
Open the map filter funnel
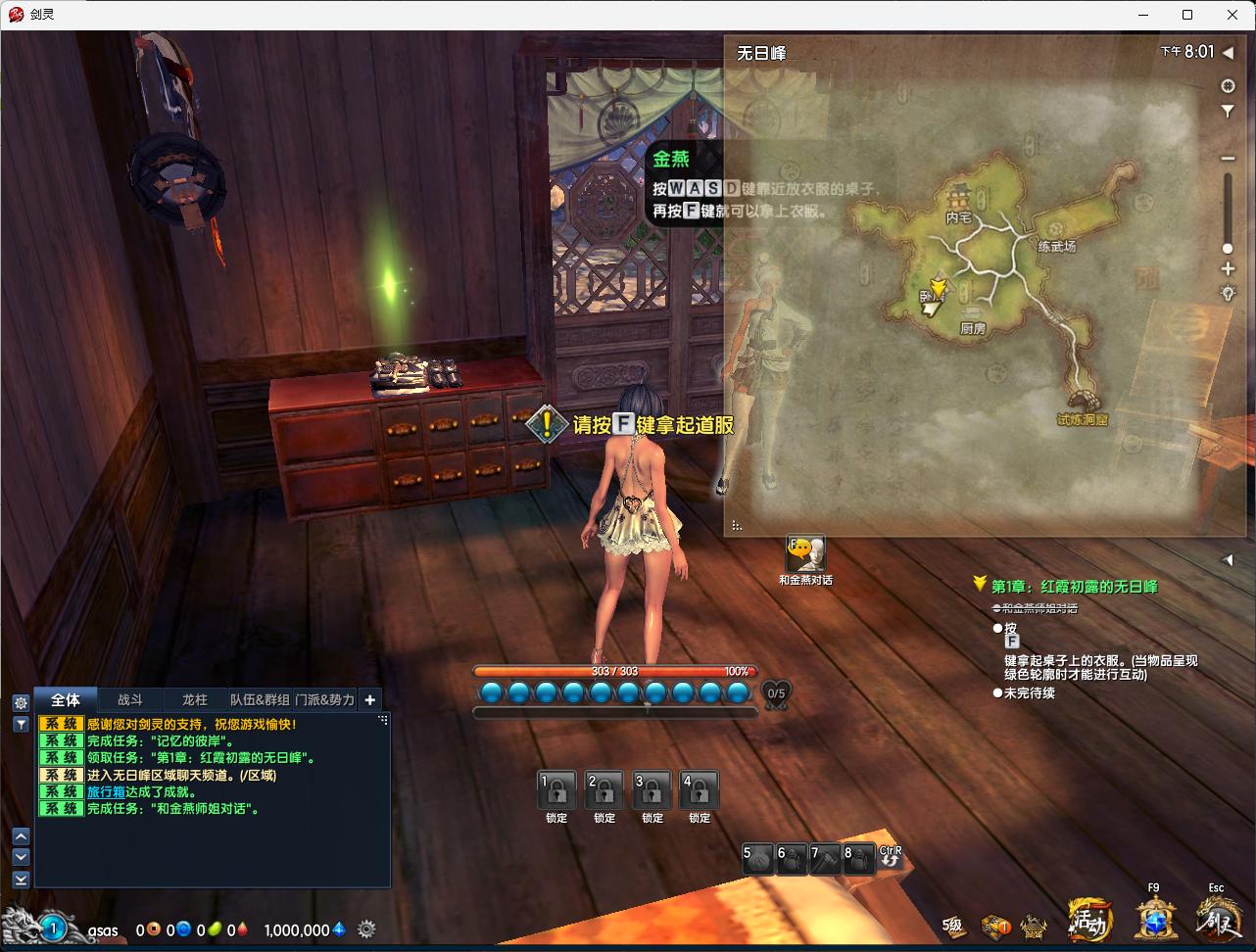(x=1228, y=112)
